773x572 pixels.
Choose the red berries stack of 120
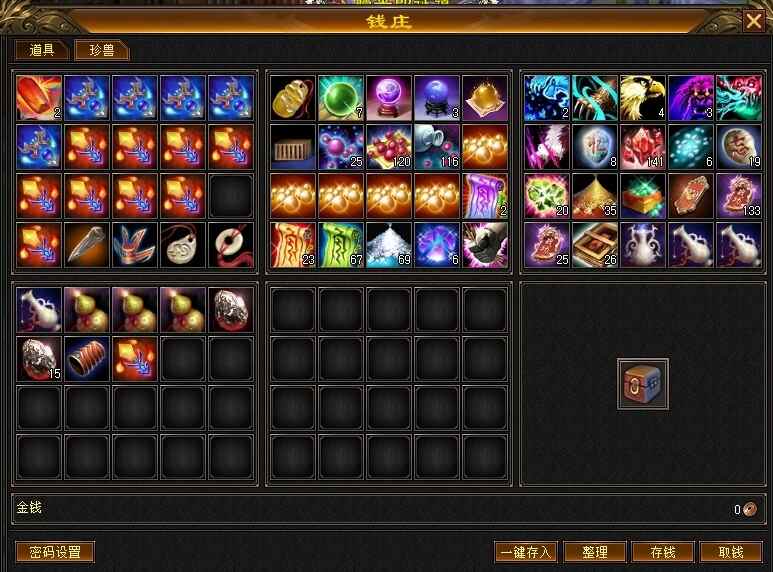(389, 147)
